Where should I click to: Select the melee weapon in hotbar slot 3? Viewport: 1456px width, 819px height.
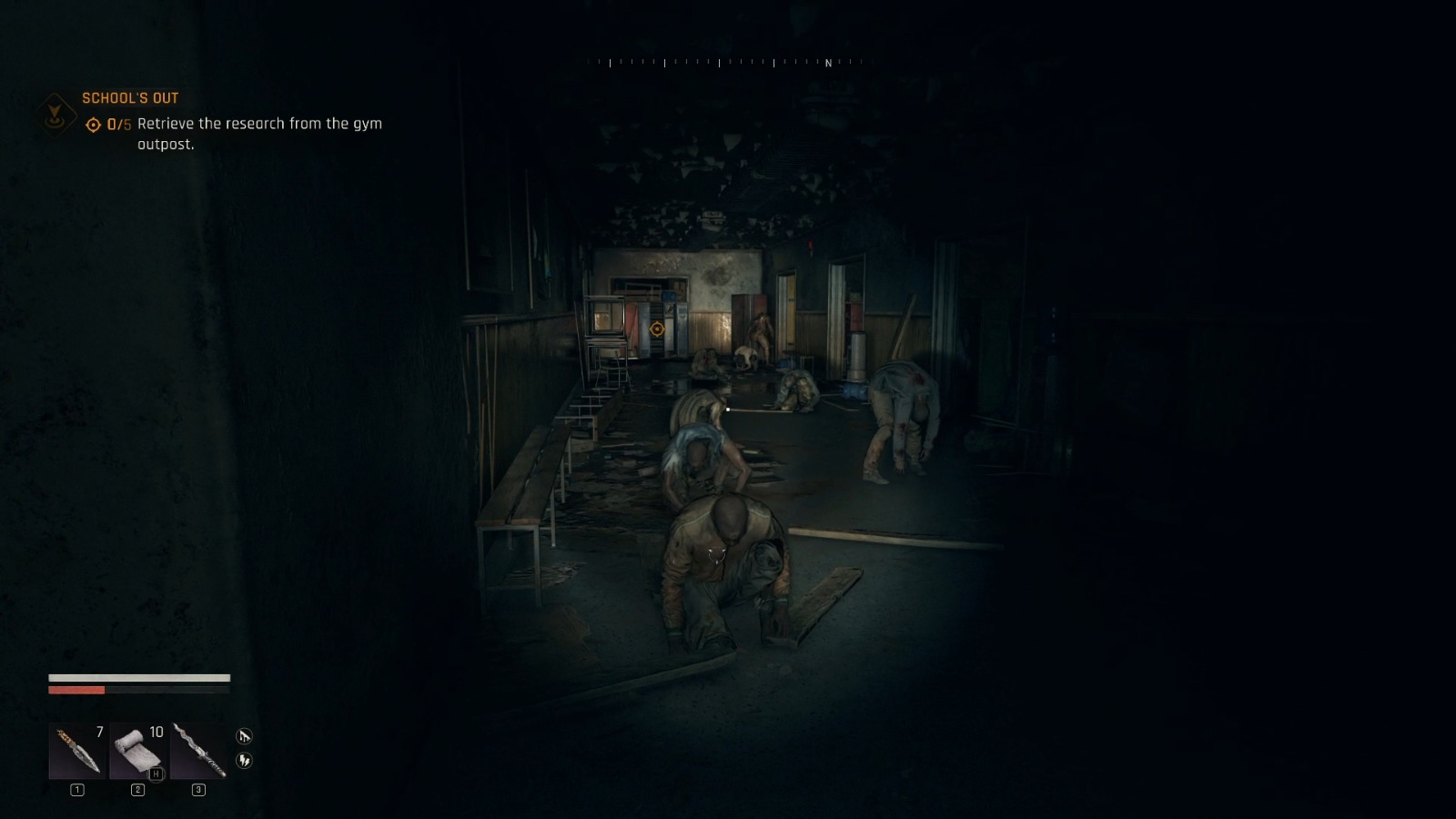point(199,751)
